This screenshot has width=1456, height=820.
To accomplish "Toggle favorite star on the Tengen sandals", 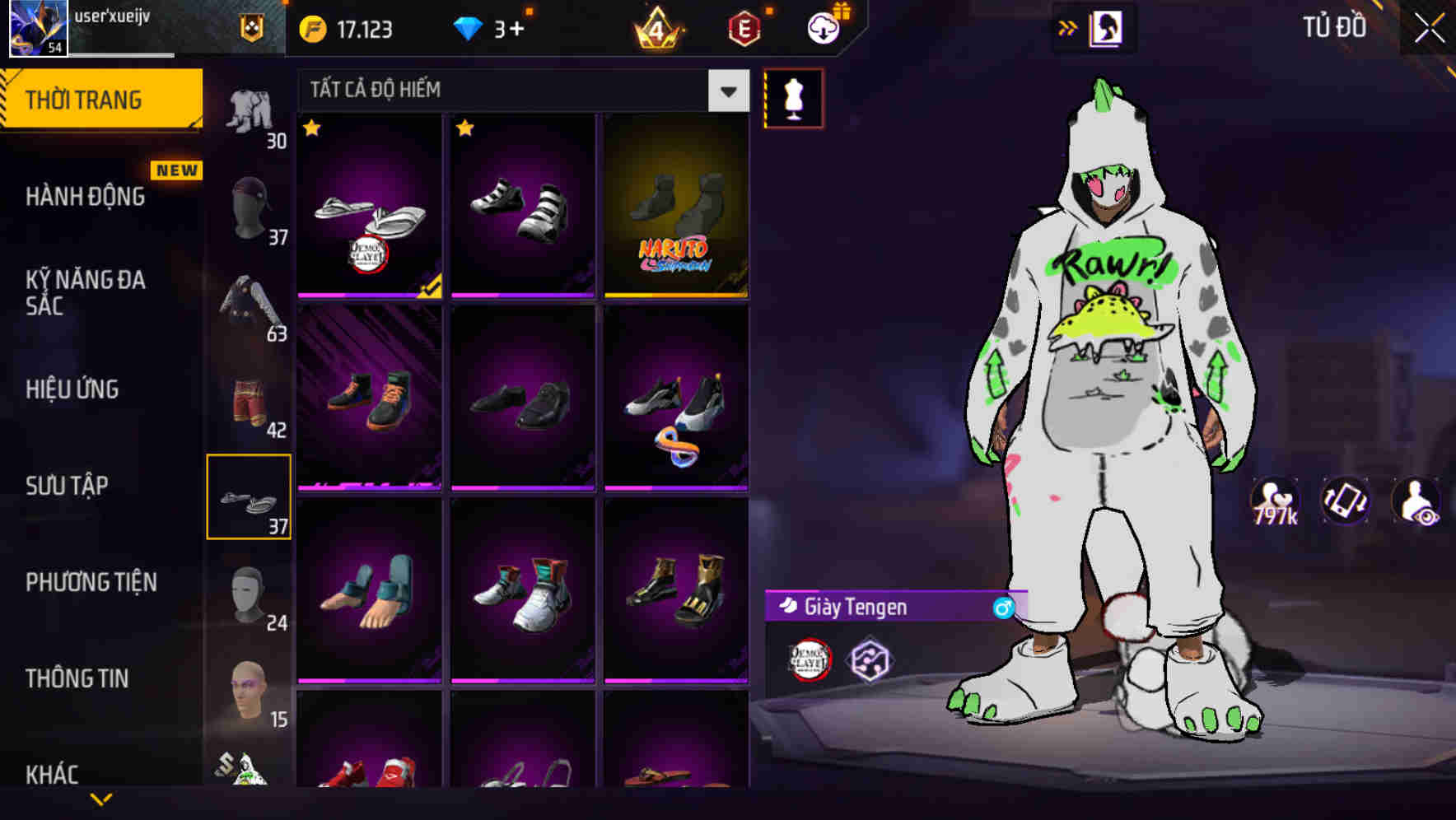I will (x=311, y=128).
